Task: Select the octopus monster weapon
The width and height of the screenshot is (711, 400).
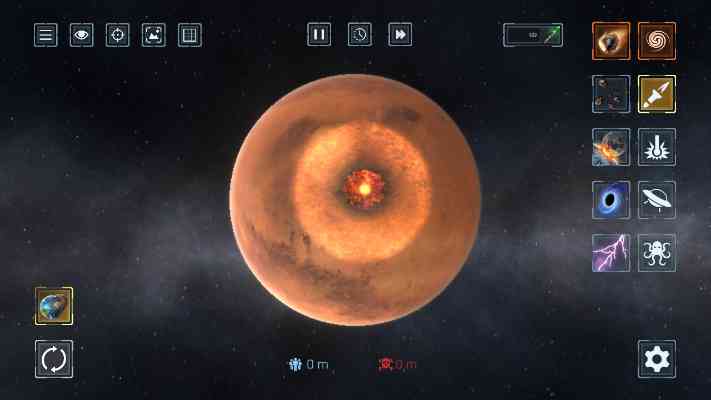Action: tap(657, 253)
